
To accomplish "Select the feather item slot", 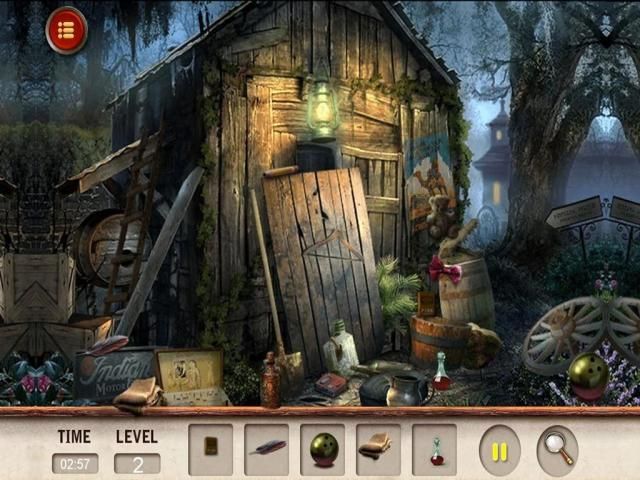I will (x=266, y=449).
